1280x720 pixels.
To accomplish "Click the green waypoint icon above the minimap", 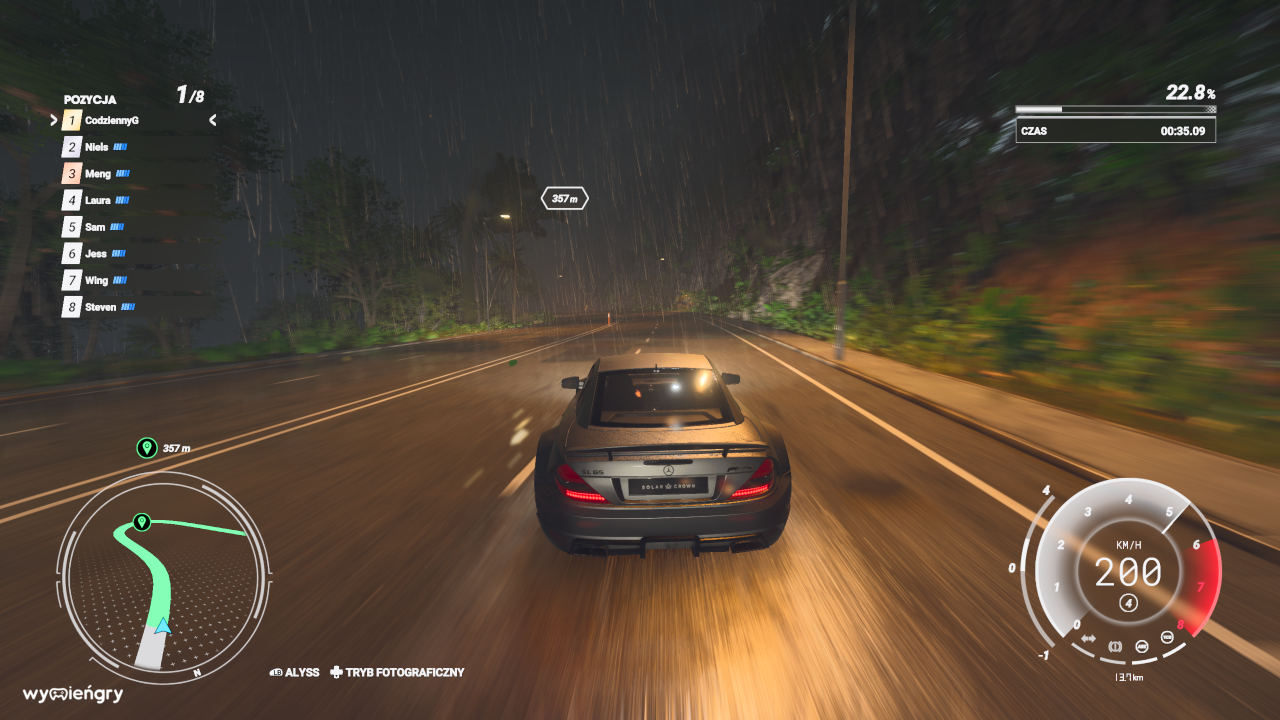I will click(x=147, y=447).
